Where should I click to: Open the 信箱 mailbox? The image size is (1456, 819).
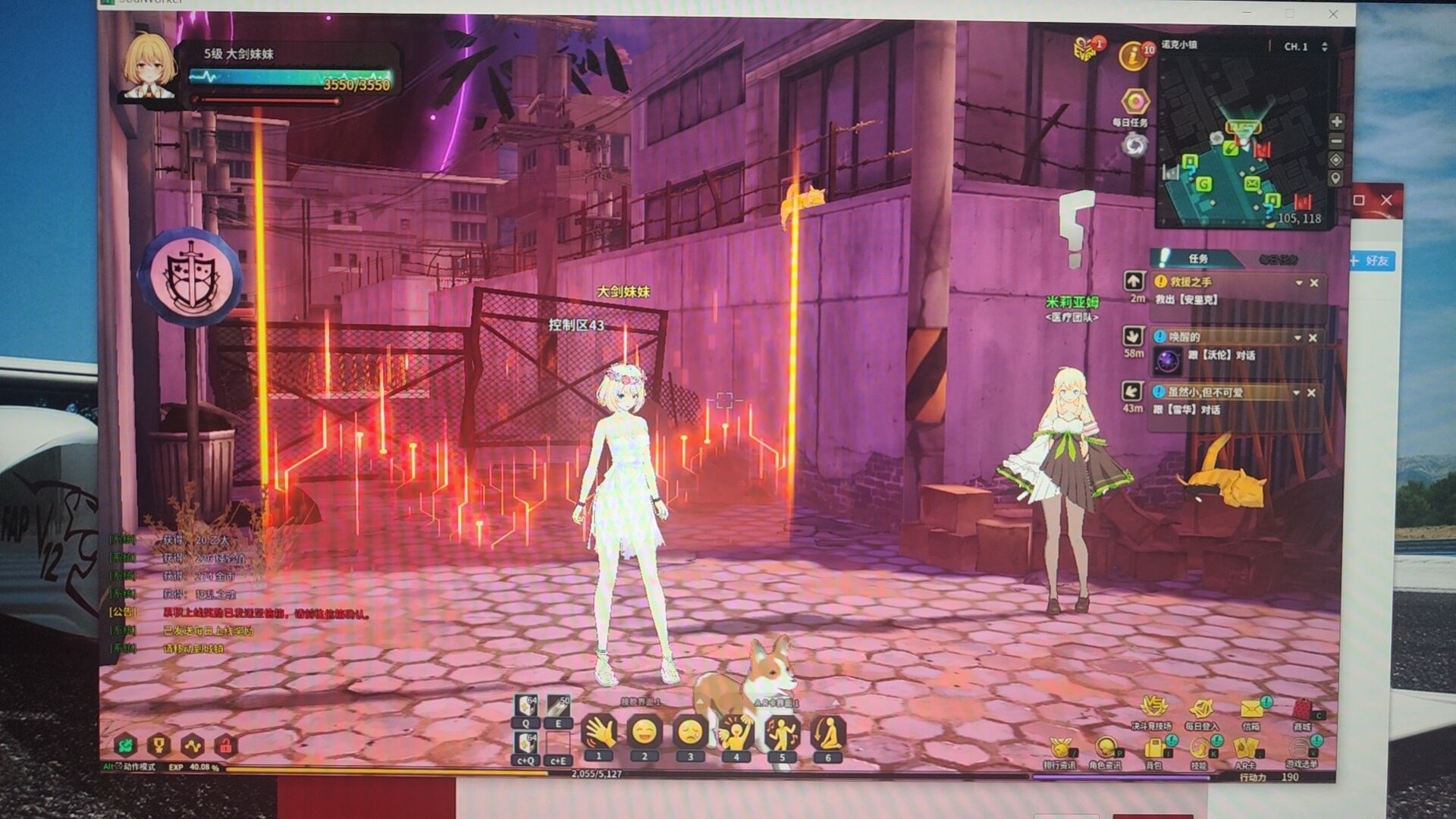[1251, 710]
